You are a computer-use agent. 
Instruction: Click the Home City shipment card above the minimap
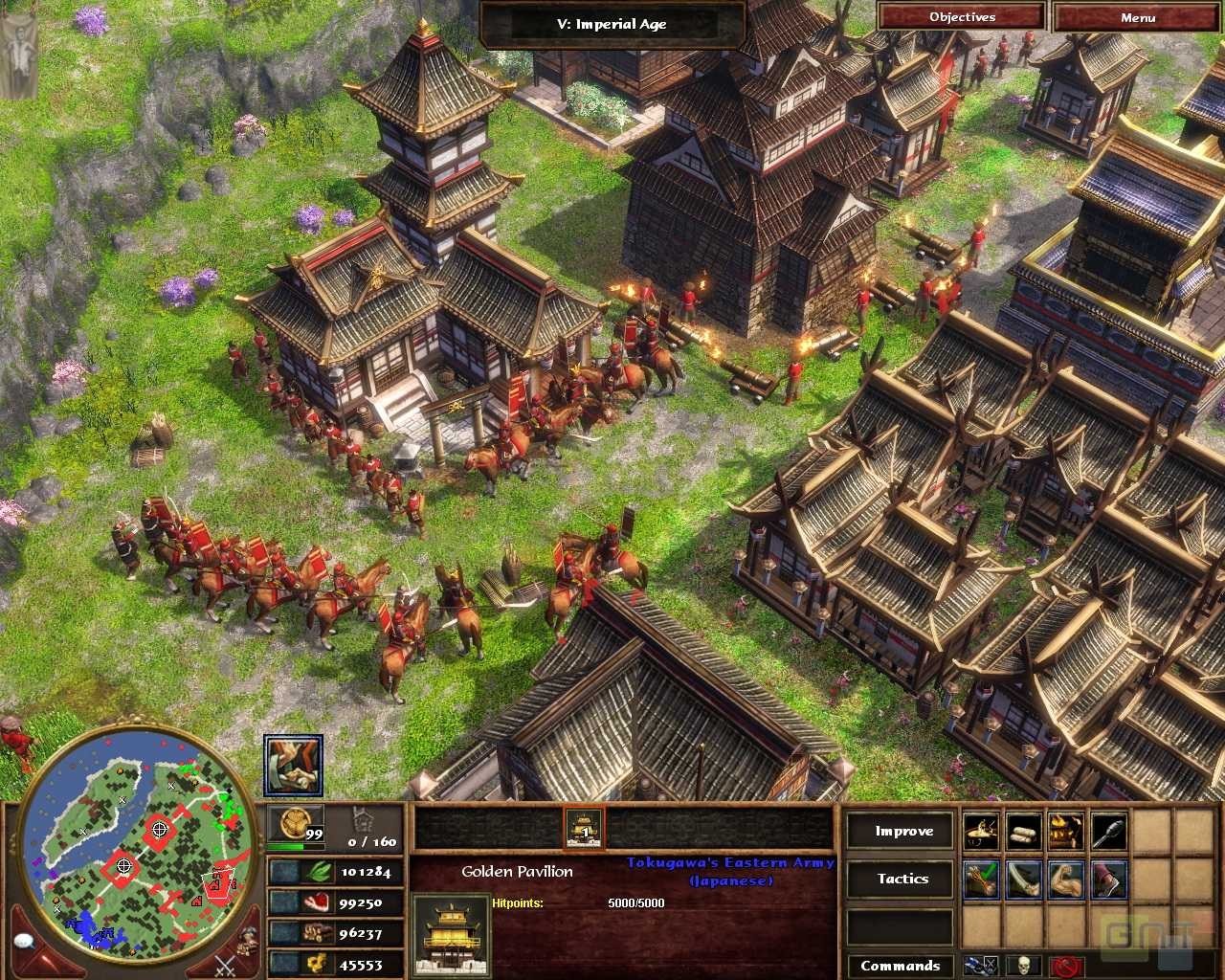pos(293,762)
